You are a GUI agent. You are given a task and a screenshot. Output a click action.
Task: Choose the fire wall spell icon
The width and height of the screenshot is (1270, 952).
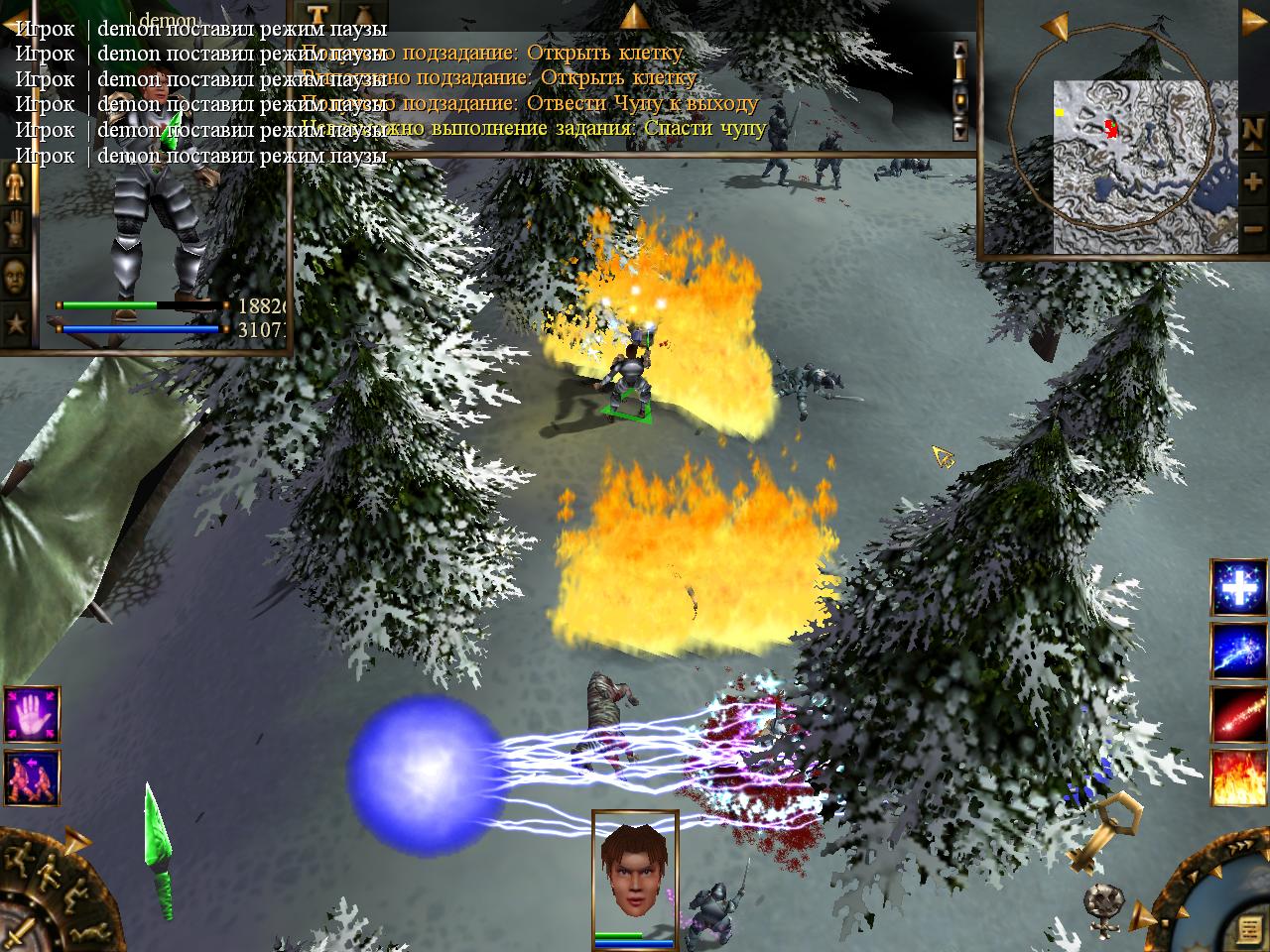pyautogui.click(x=1238, y=777)
